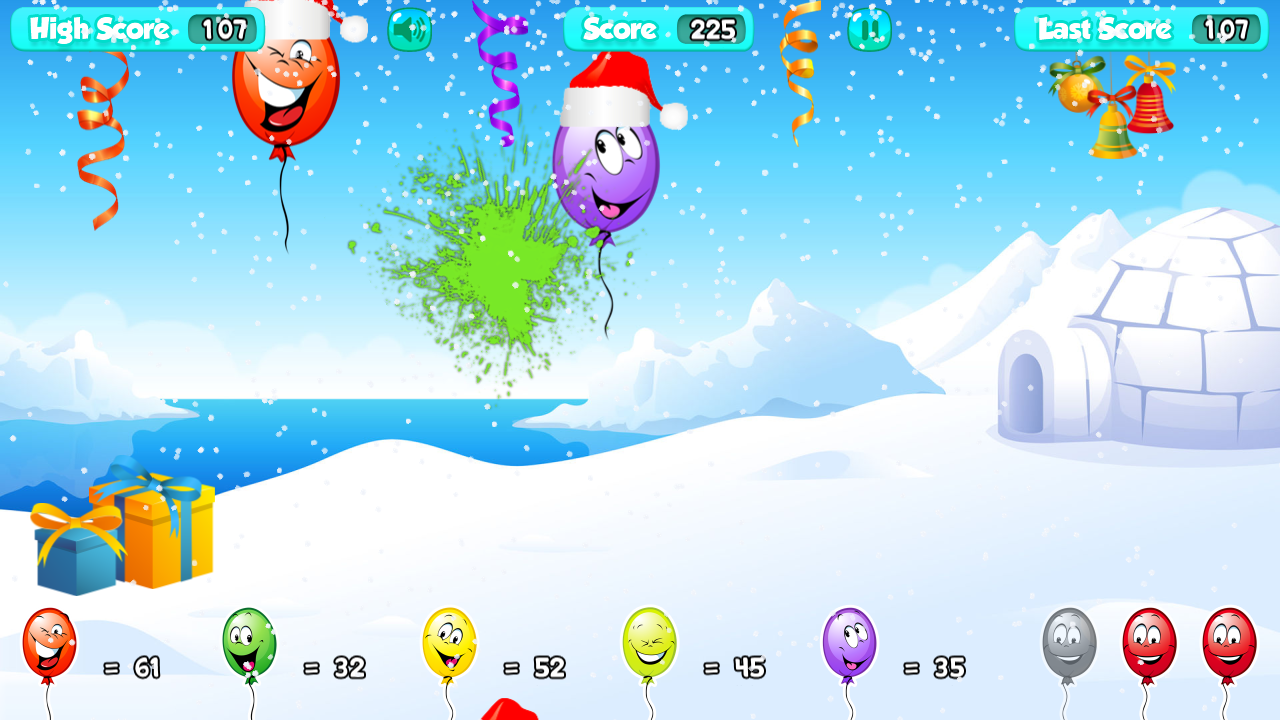This screenshot has height=720, width=1280.
Task: Mute the game sound
Action: click(408, 30)
